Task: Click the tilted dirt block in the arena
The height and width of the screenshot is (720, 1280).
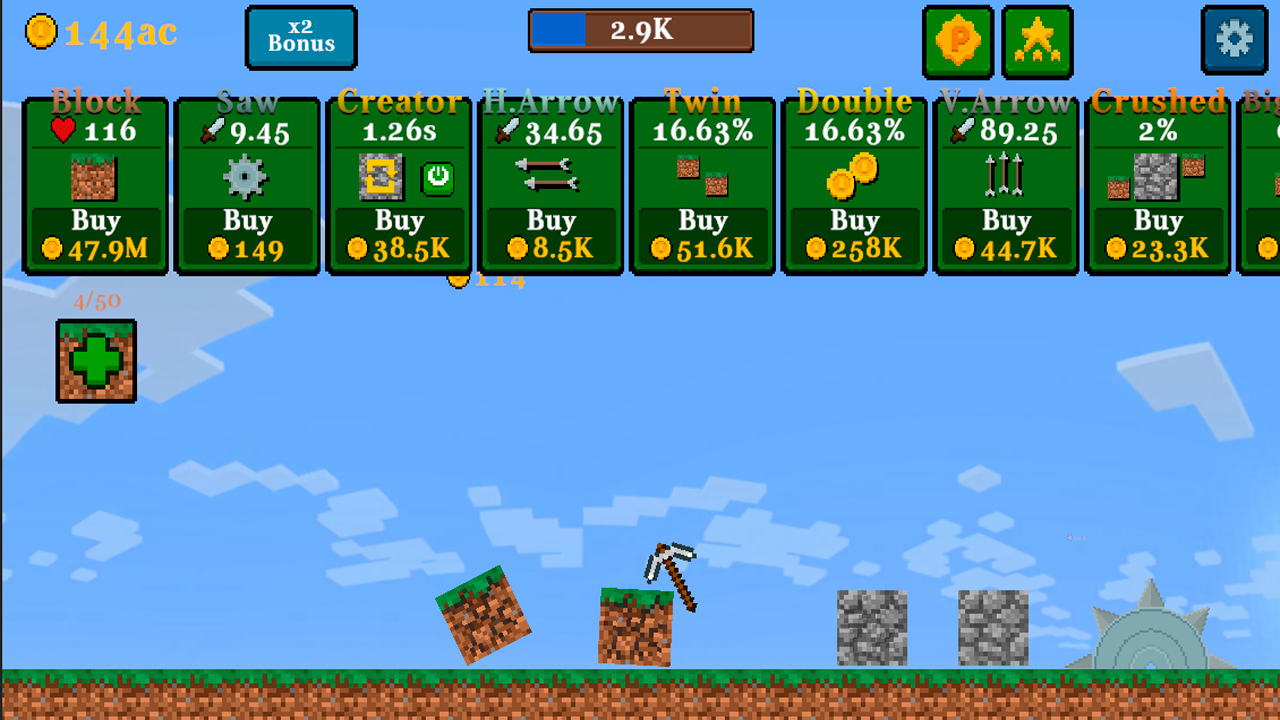Action: (x=484, y=617)
